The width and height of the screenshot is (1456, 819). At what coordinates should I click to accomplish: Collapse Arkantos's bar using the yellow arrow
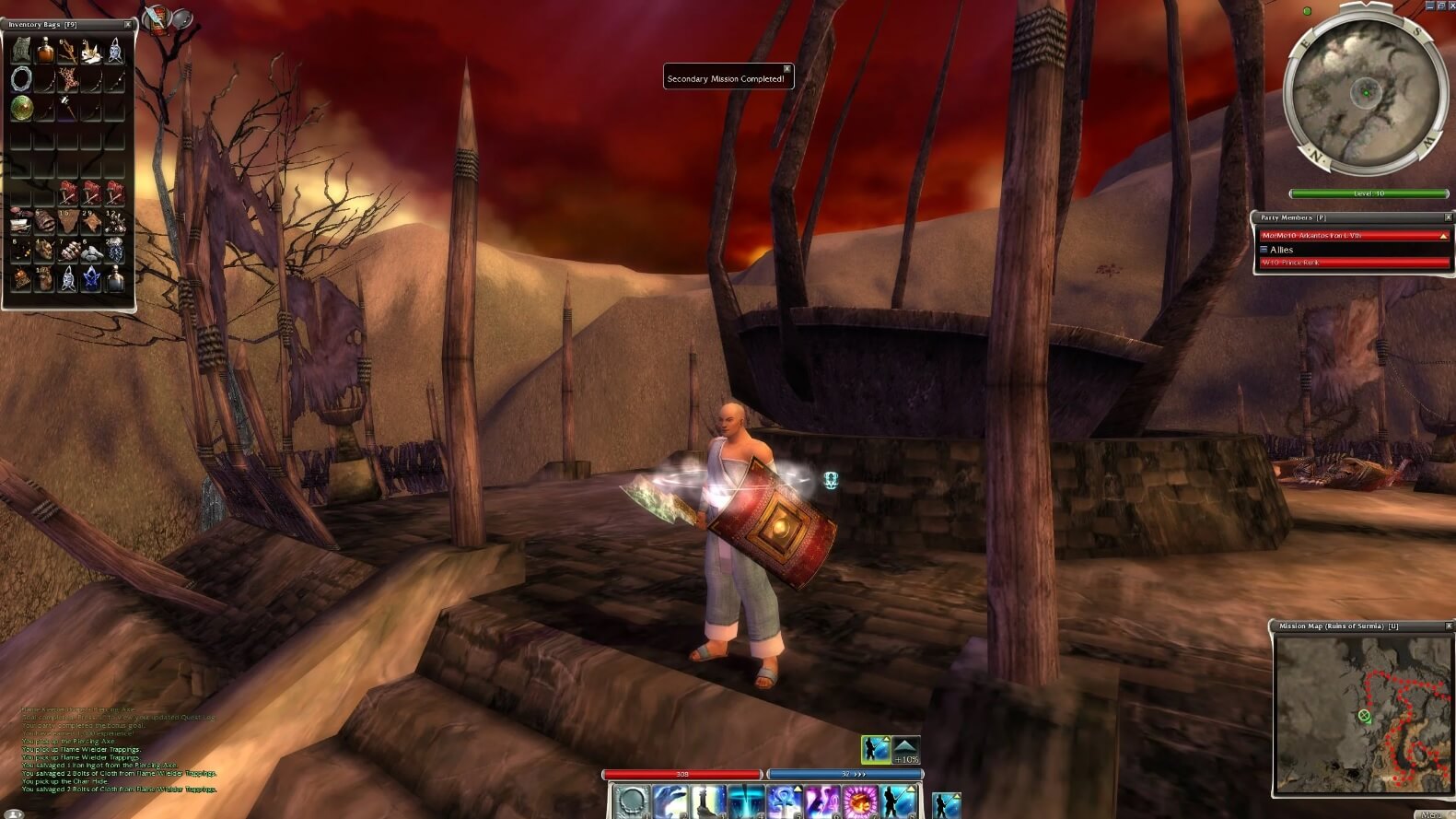tap(1444, 235)
